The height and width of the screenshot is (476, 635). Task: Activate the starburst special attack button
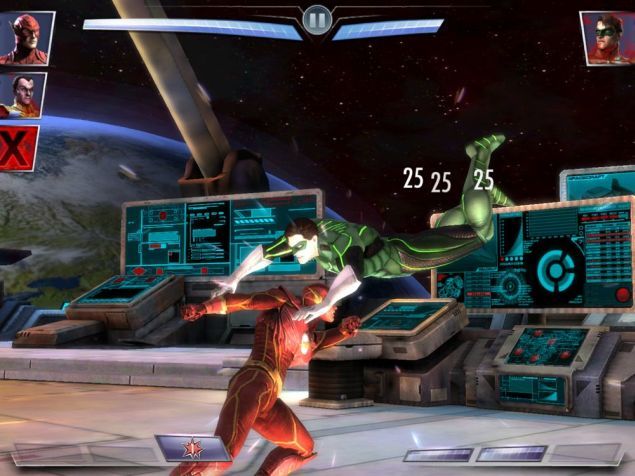tap(190, 449)
